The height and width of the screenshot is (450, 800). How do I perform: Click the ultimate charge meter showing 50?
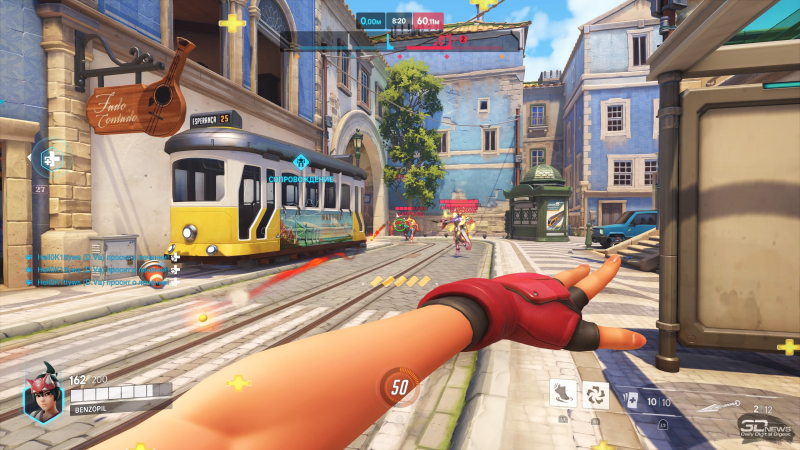[399, 386]
